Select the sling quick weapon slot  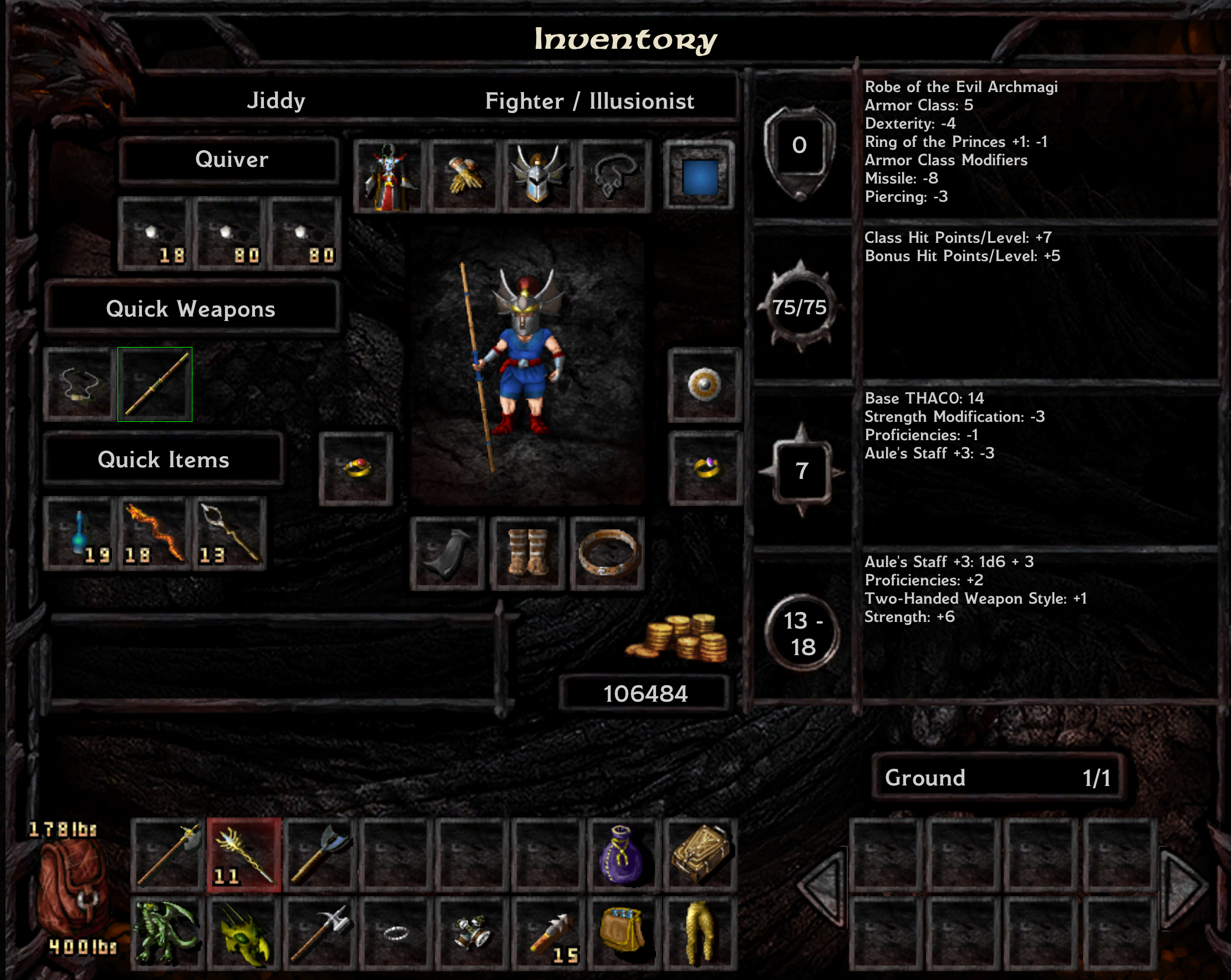pos(79,385)
